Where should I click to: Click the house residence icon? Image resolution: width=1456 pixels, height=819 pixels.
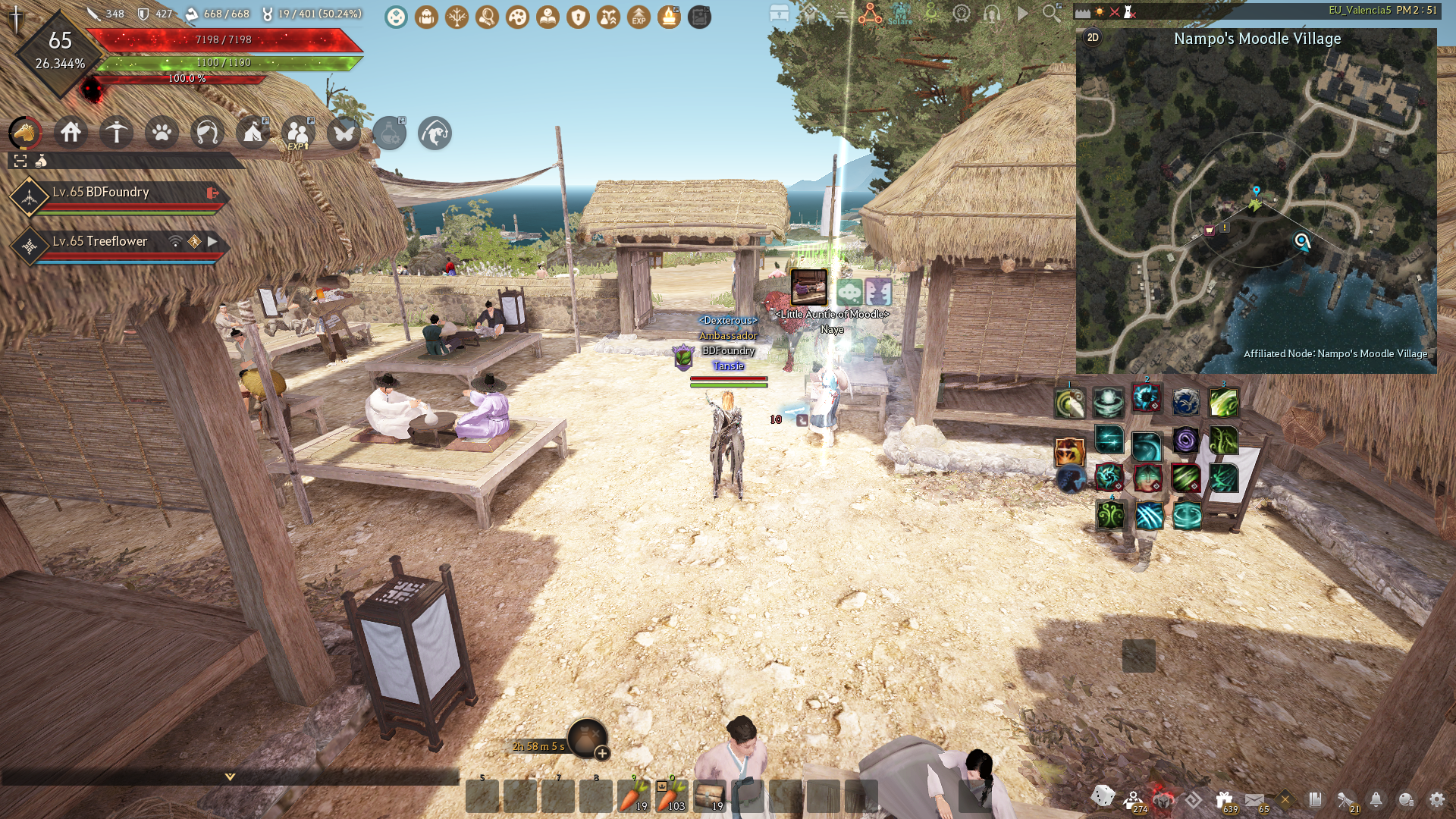71,133
